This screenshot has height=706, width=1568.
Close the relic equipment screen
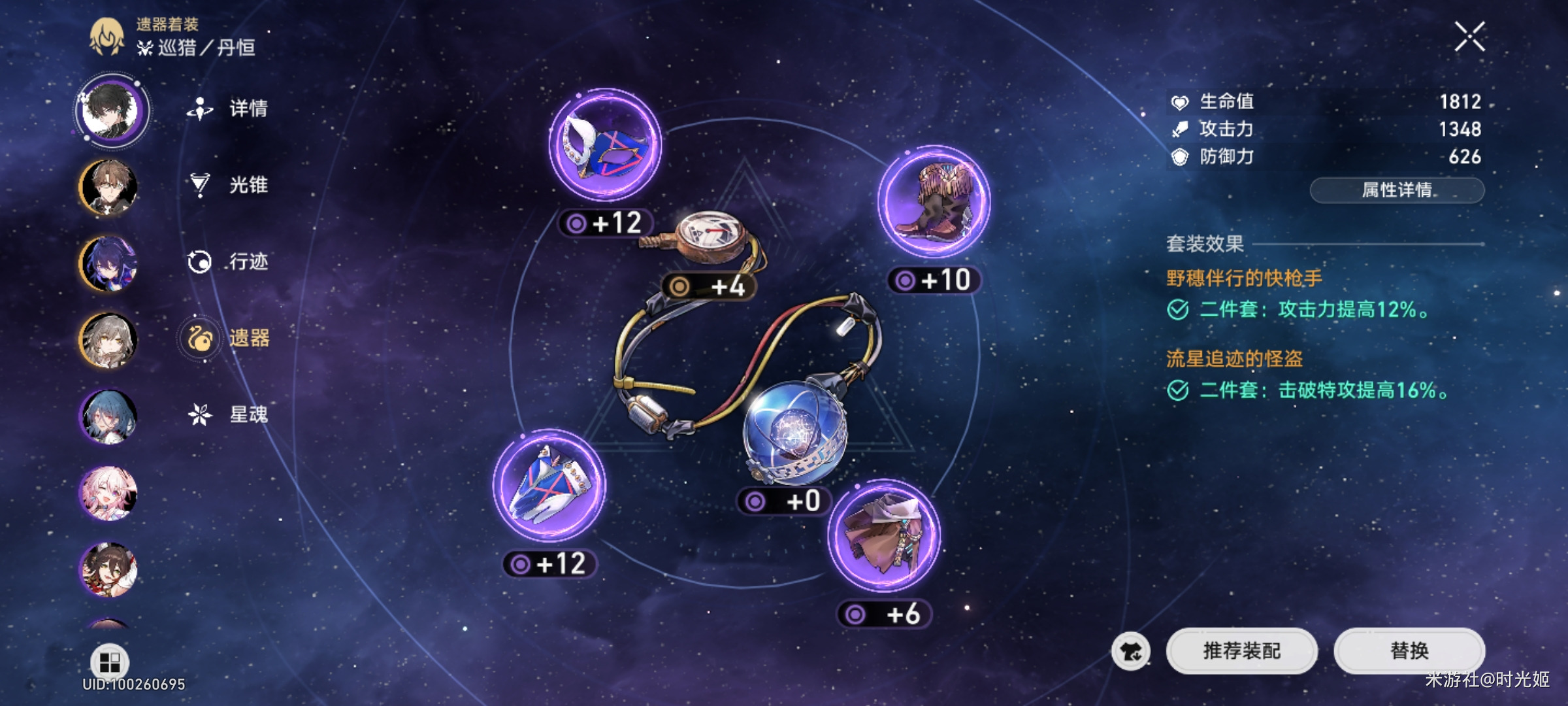coord(1469,36)
